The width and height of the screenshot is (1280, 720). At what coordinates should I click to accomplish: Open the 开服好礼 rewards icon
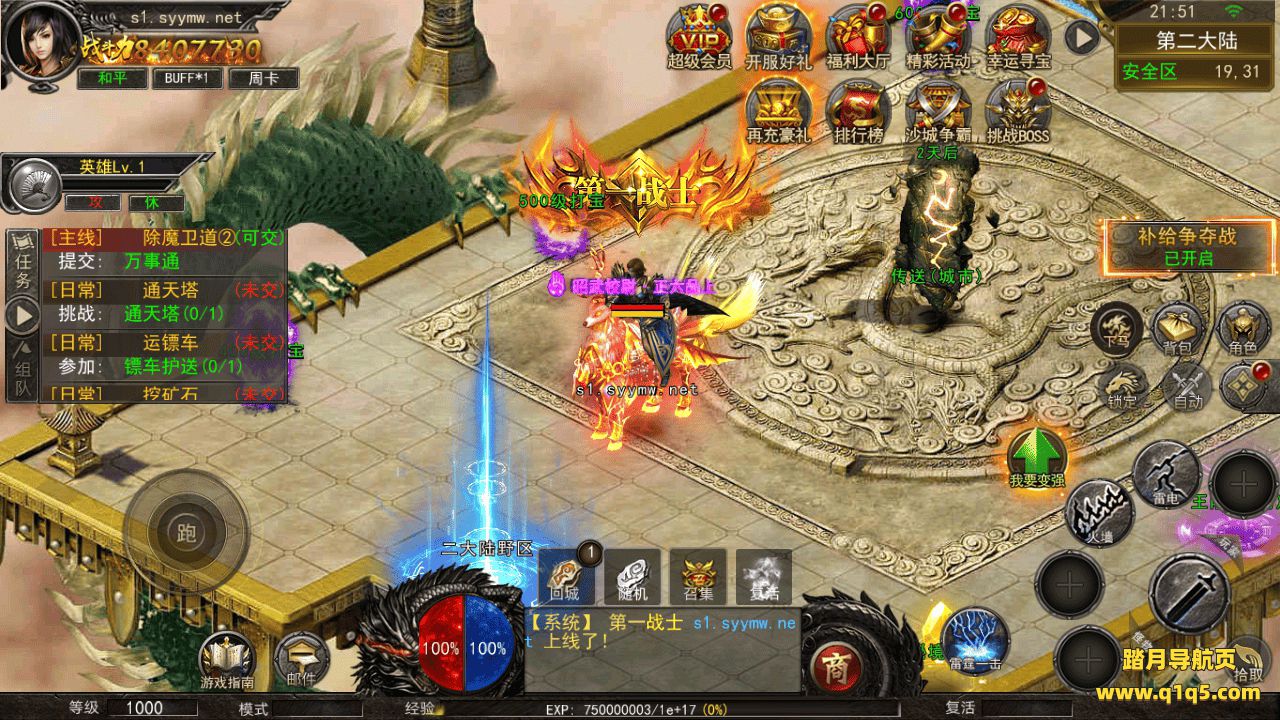(x=778, y=34)
